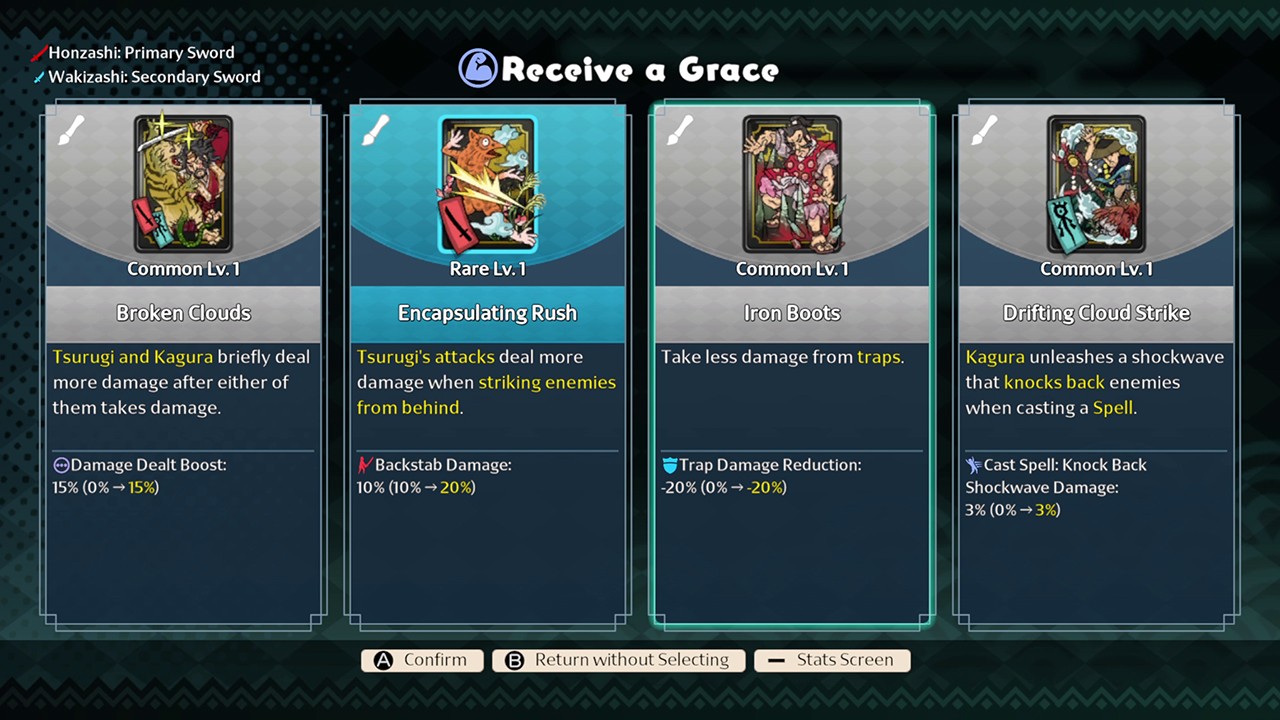Open the Stats Screen
Screen dimensions: 1280x720
832,660
